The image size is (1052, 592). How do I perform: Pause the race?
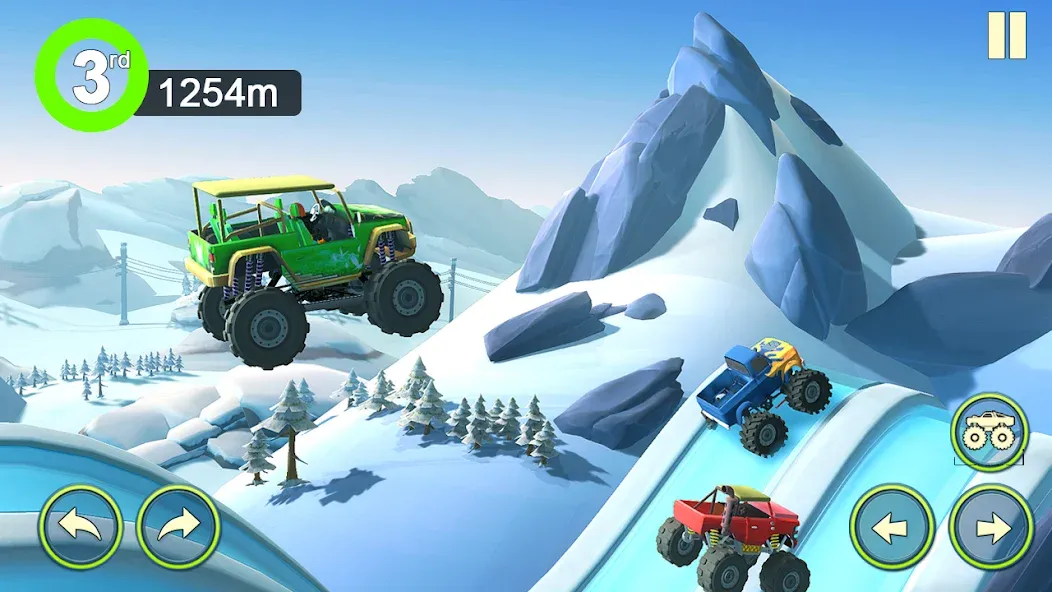[x=1007, y=35]
